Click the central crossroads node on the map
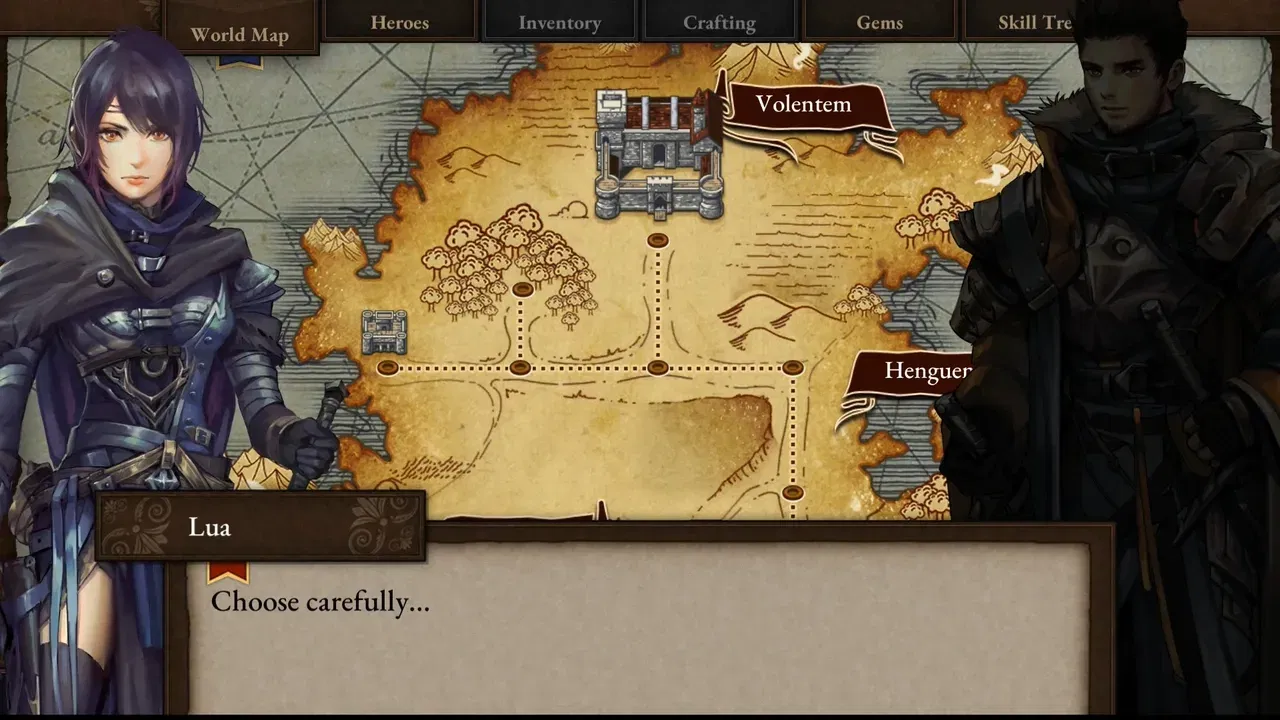 [657, 367]
